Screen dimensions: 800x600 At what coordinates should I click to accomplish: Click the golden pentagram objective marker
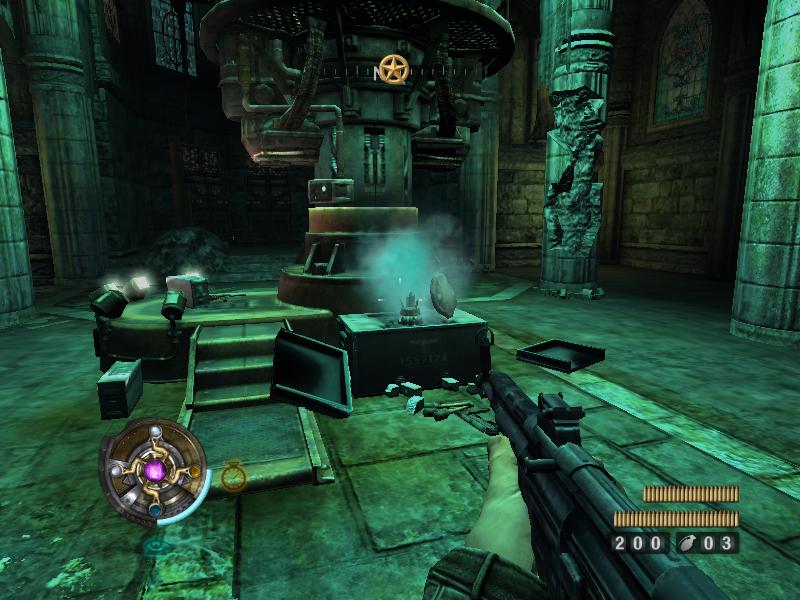click(x=393, y=69)
